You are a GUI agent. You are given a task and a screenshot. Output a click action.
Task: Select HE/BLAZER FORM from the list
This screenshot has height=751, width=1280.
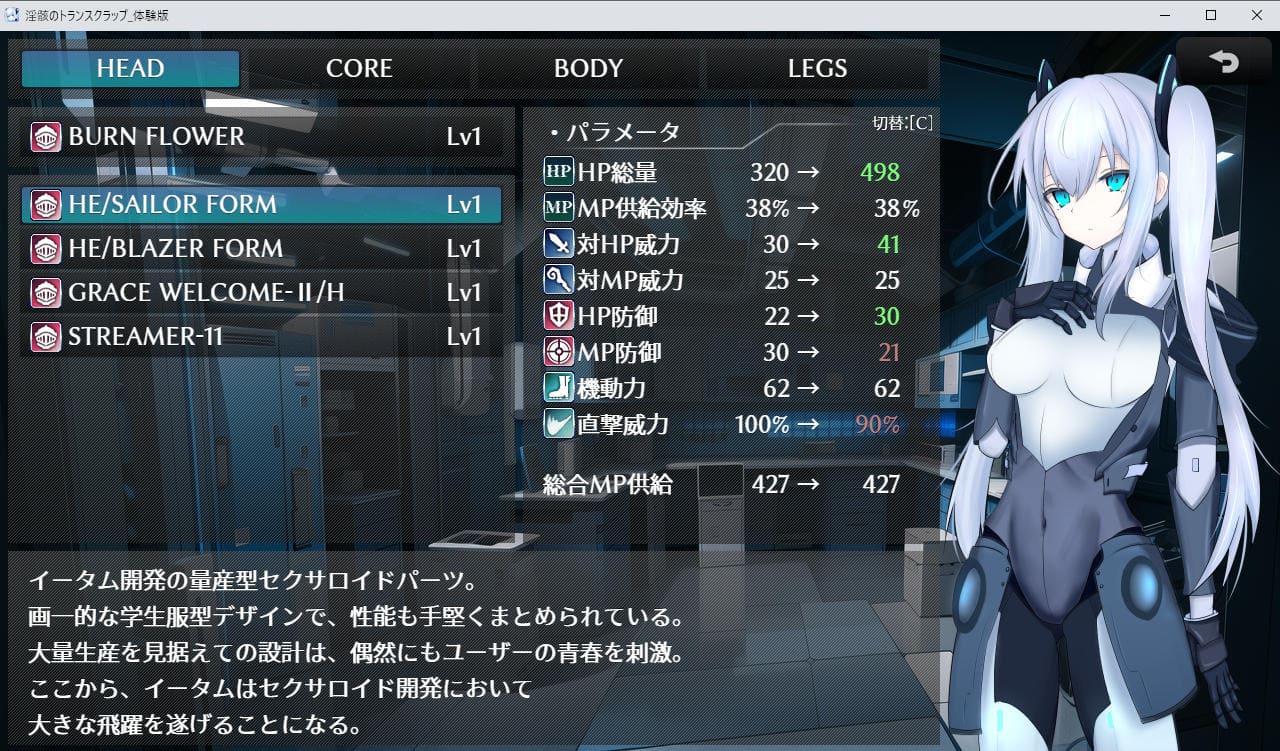click(262, 249)
